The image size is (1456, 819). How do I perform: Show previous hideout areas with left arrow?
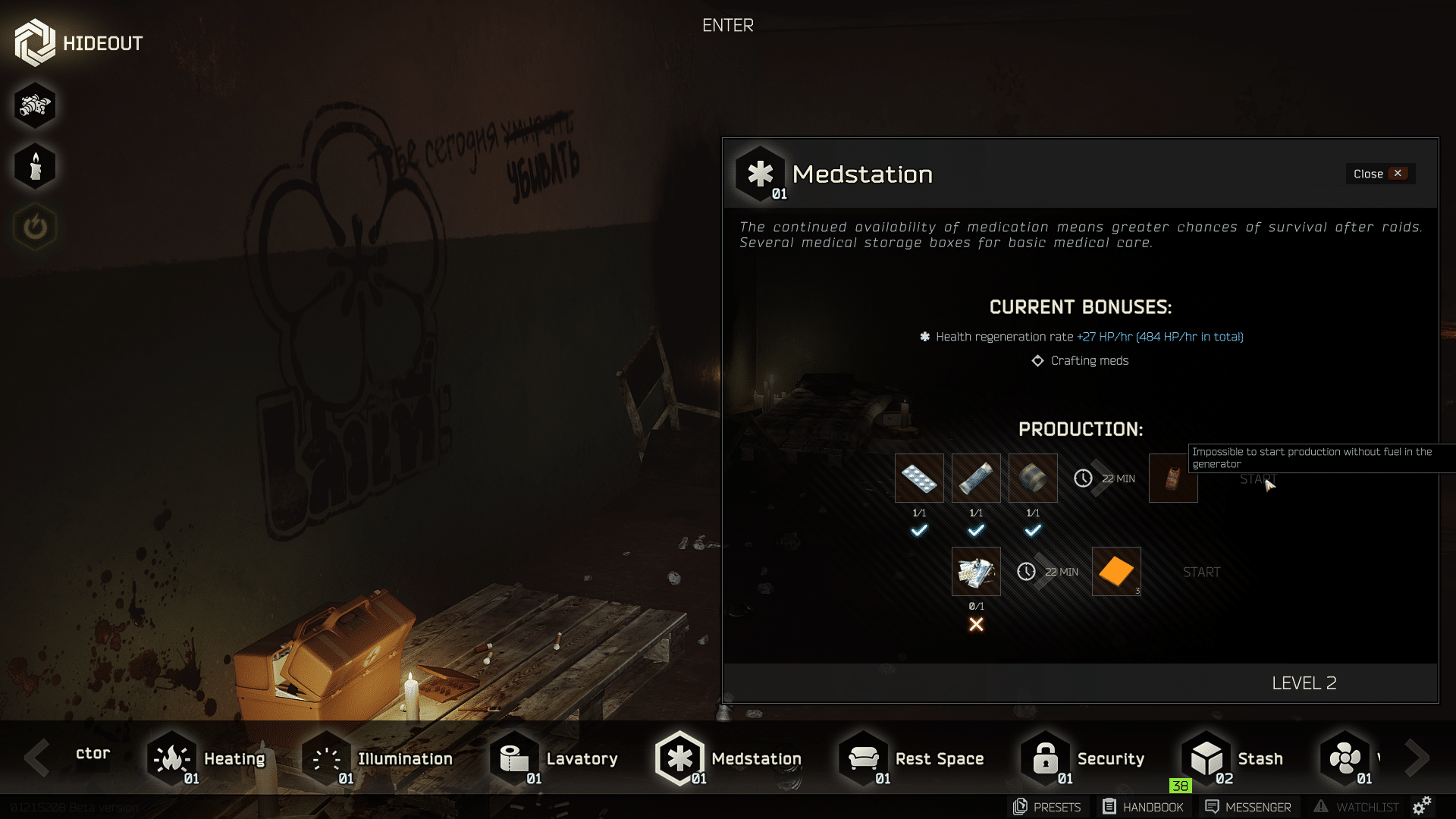click(x=36, y=758)
